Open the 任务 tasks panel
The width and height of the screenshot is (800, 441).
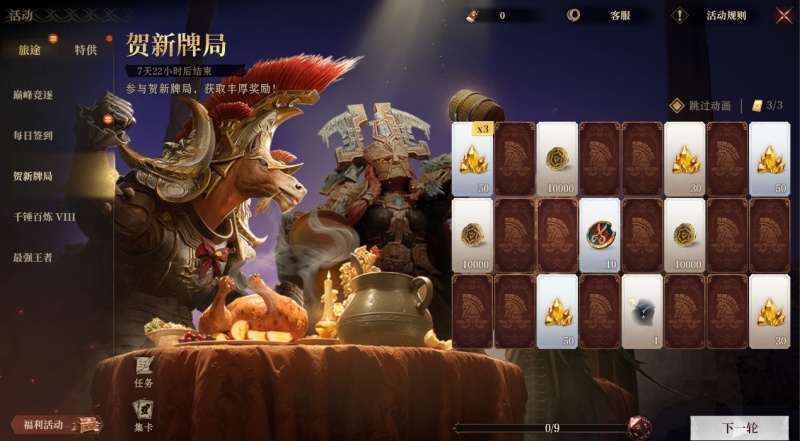[x=144, y=373]
